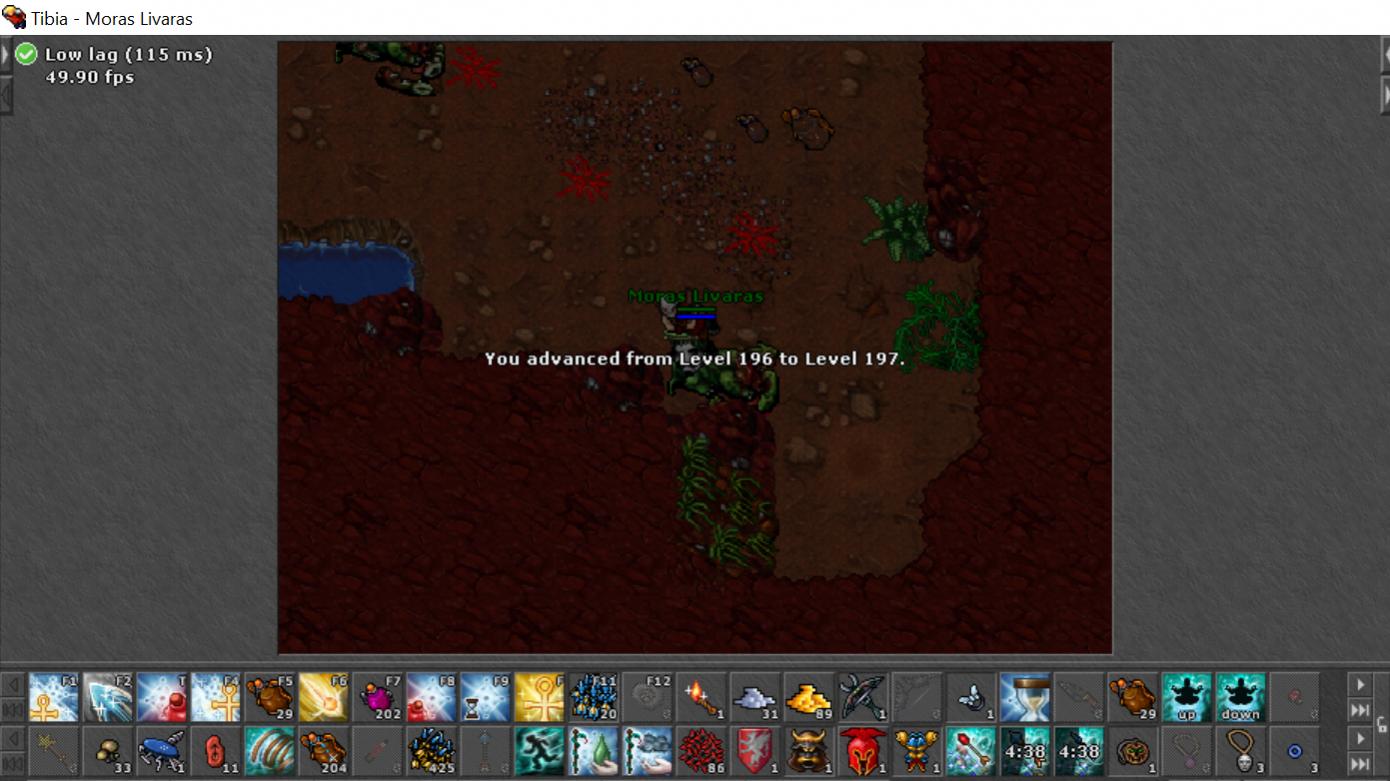Use the torch item slot

(702, 697)
